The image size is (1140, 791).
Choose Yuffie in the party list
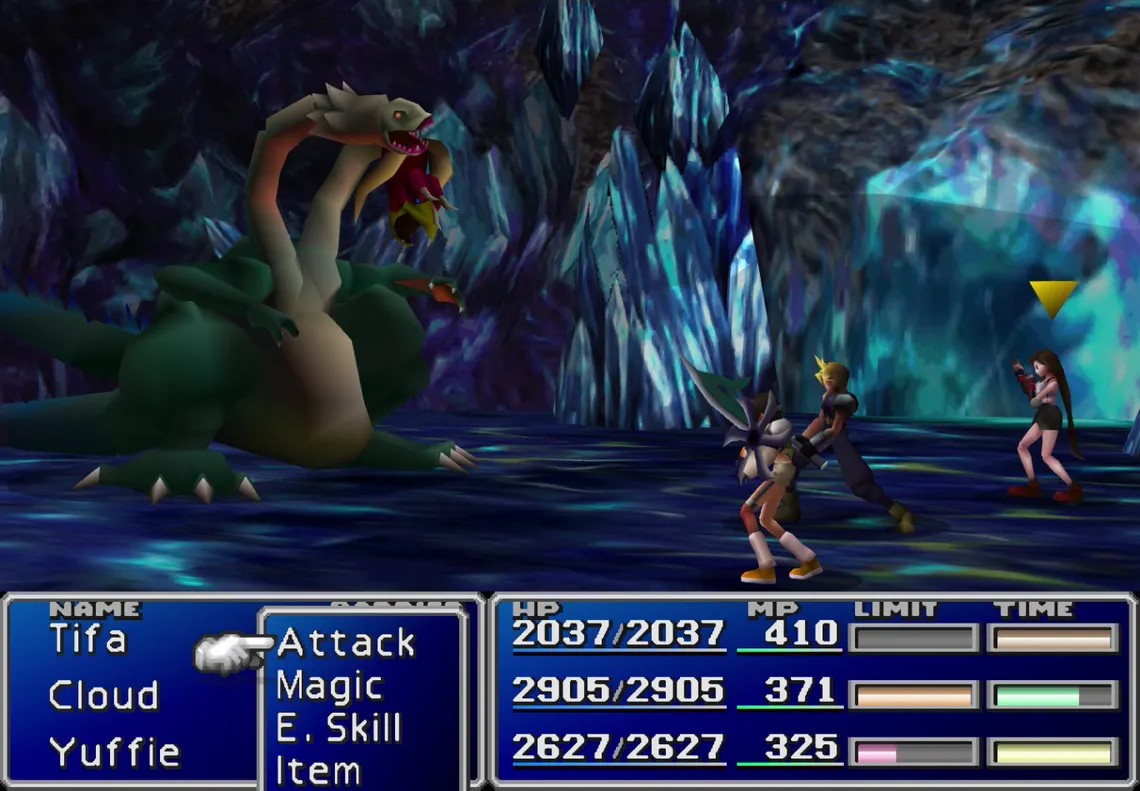click(114, 751)
